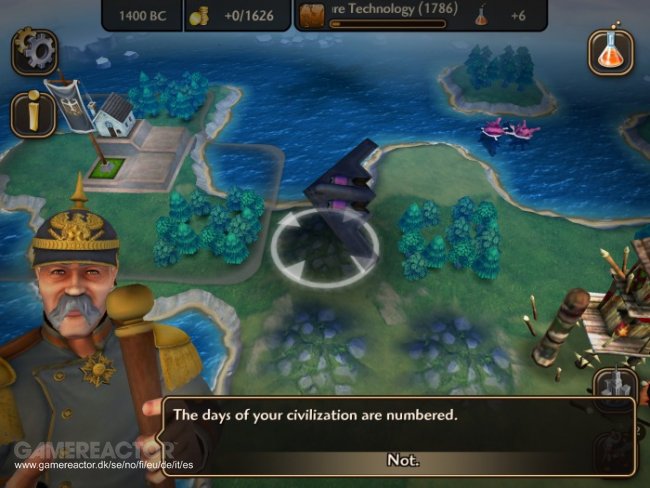Open the gear settings menu
This screenshot has height=488, width=650.
tap(33, 52)
